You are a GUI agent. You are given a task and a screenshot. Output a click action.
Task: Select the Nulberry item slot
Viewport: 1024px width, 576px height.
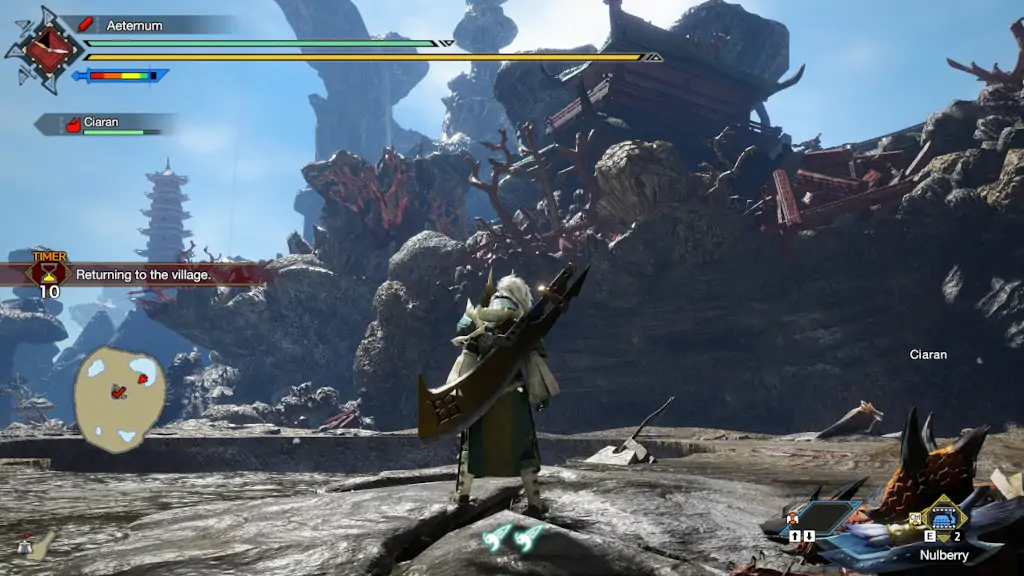pos(943,518)
